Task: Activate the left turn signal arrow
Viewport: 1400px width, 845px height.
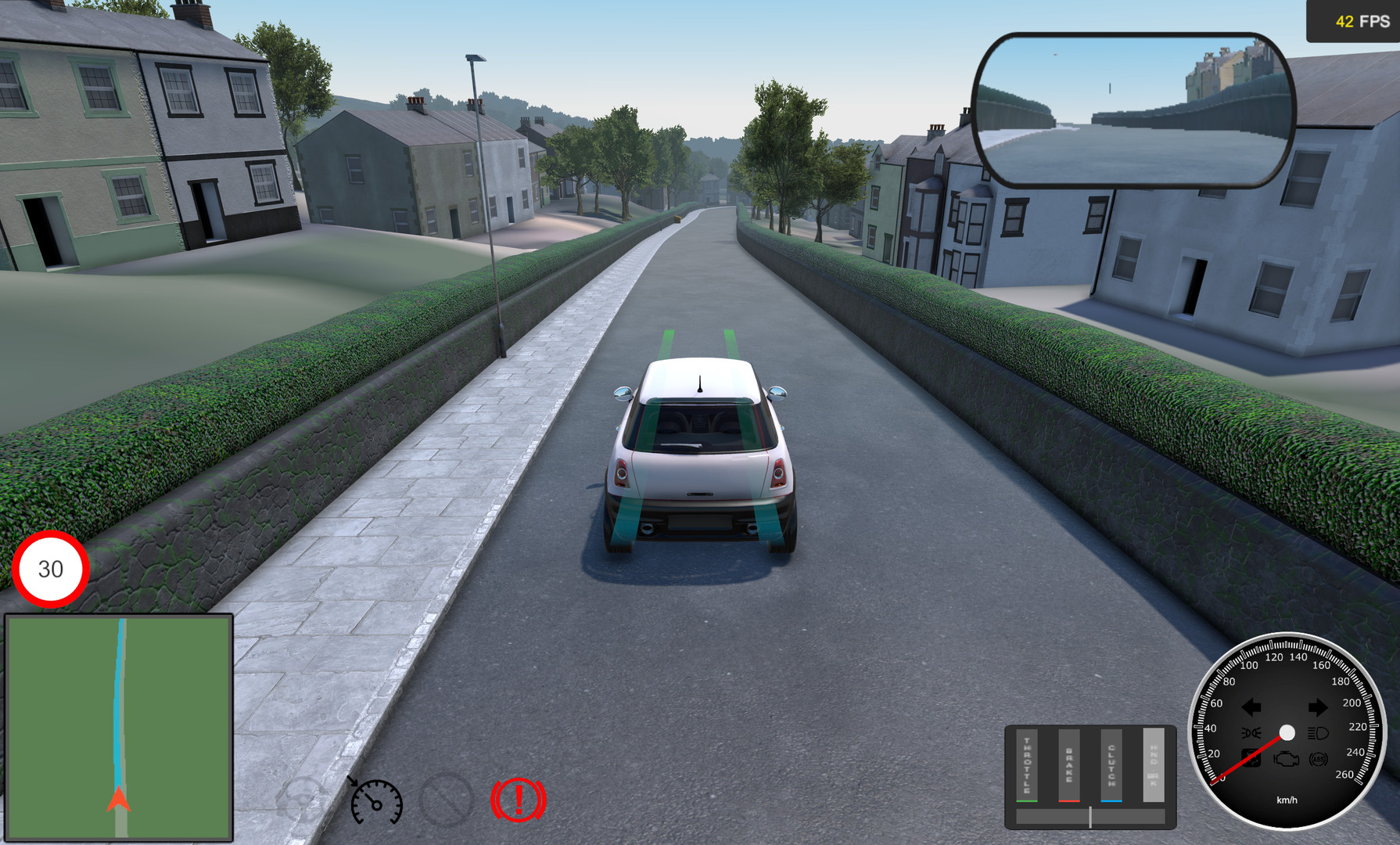Action: tap(1251, 707)
